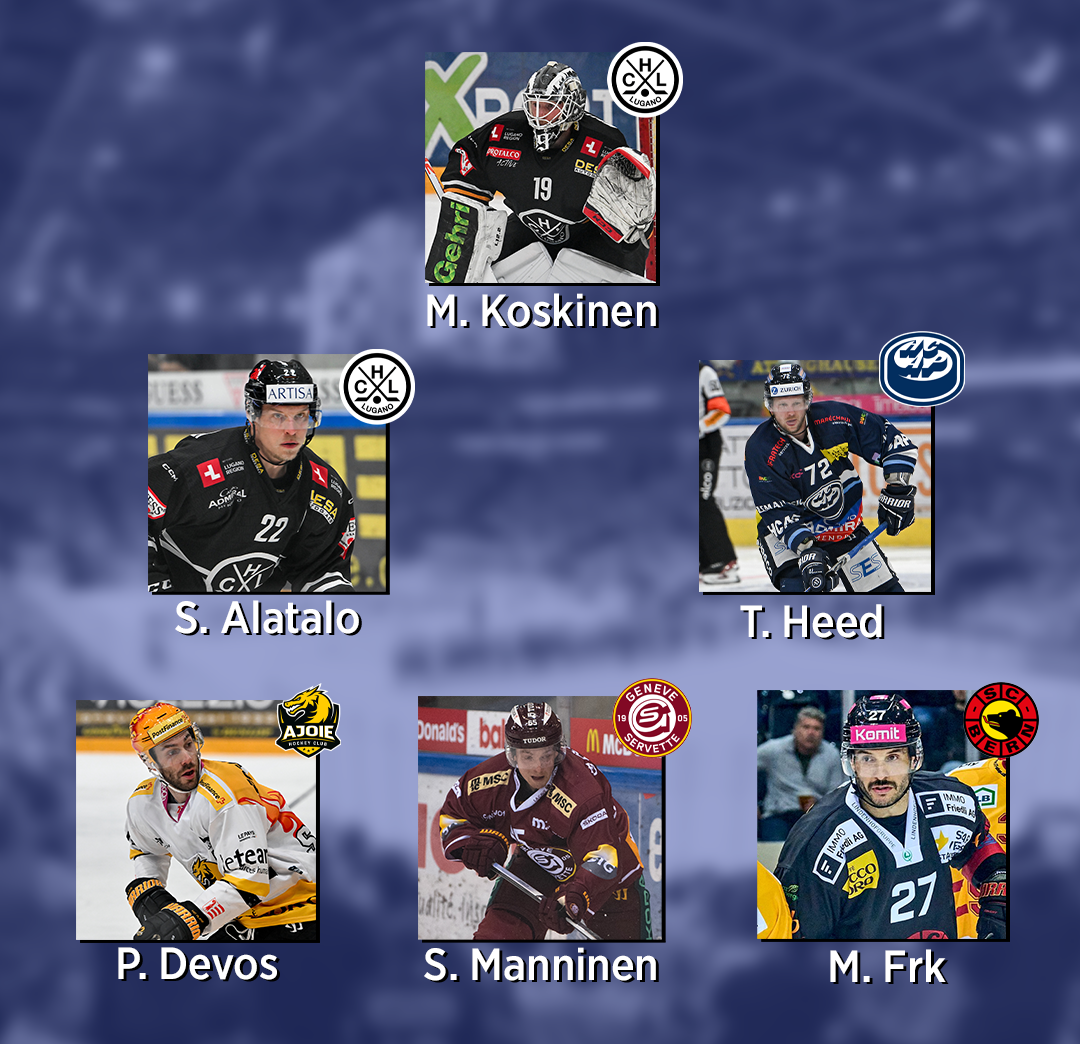The image size is (1080, 1044).
Task: Click the Lugano logo on Alatalo's card
Action: pos(378,386)
